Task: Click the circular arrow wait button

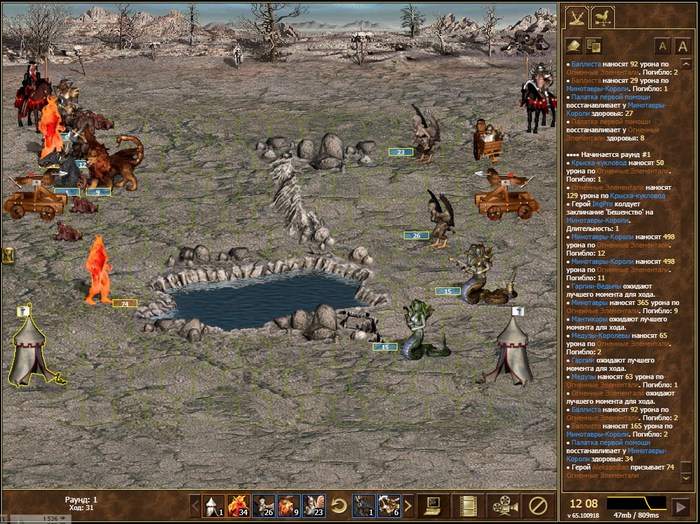Action: 339,504
